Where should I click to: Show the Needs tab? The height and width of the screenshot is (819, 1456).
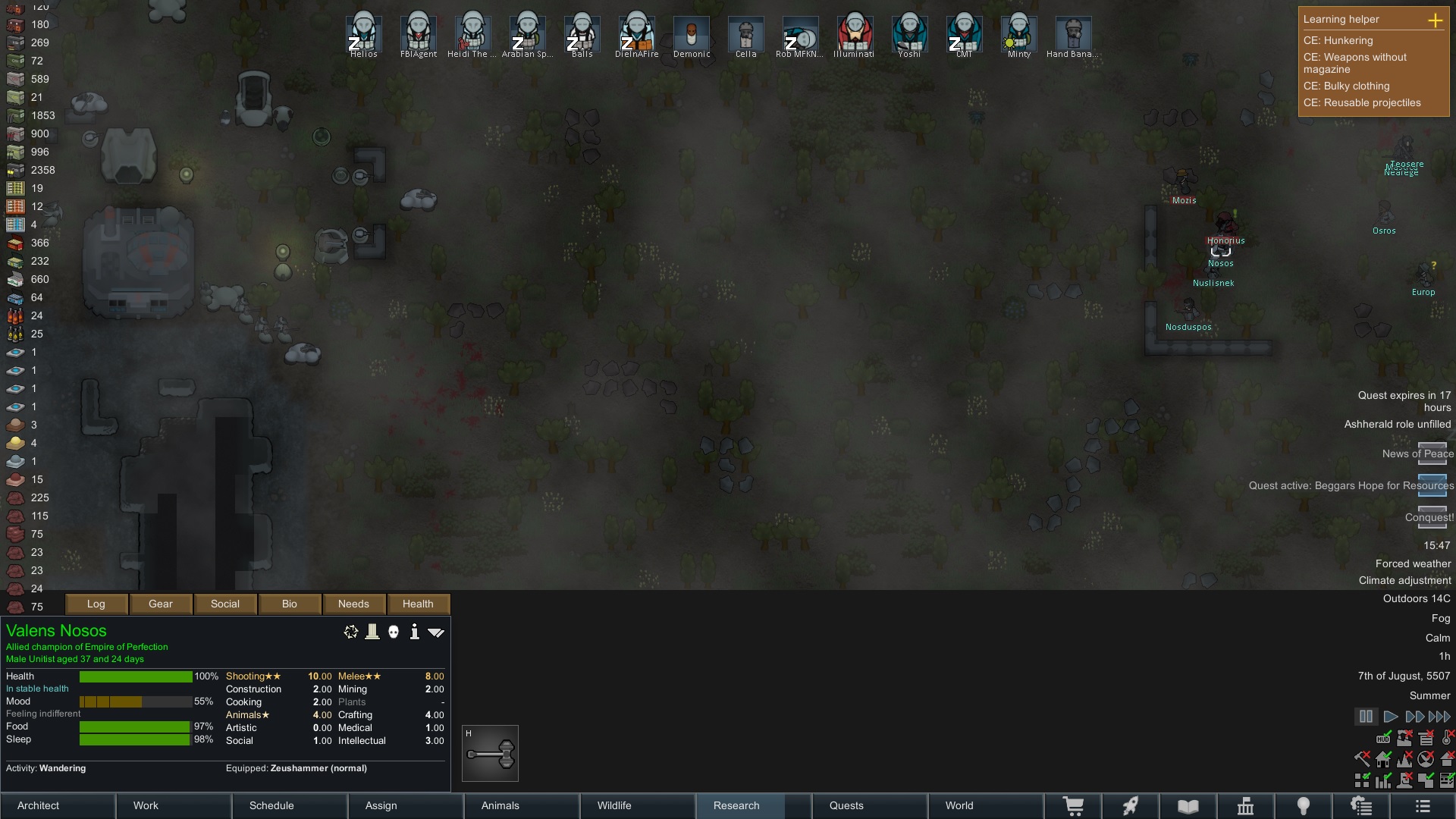pyautogui.click(x=353, y=604)
